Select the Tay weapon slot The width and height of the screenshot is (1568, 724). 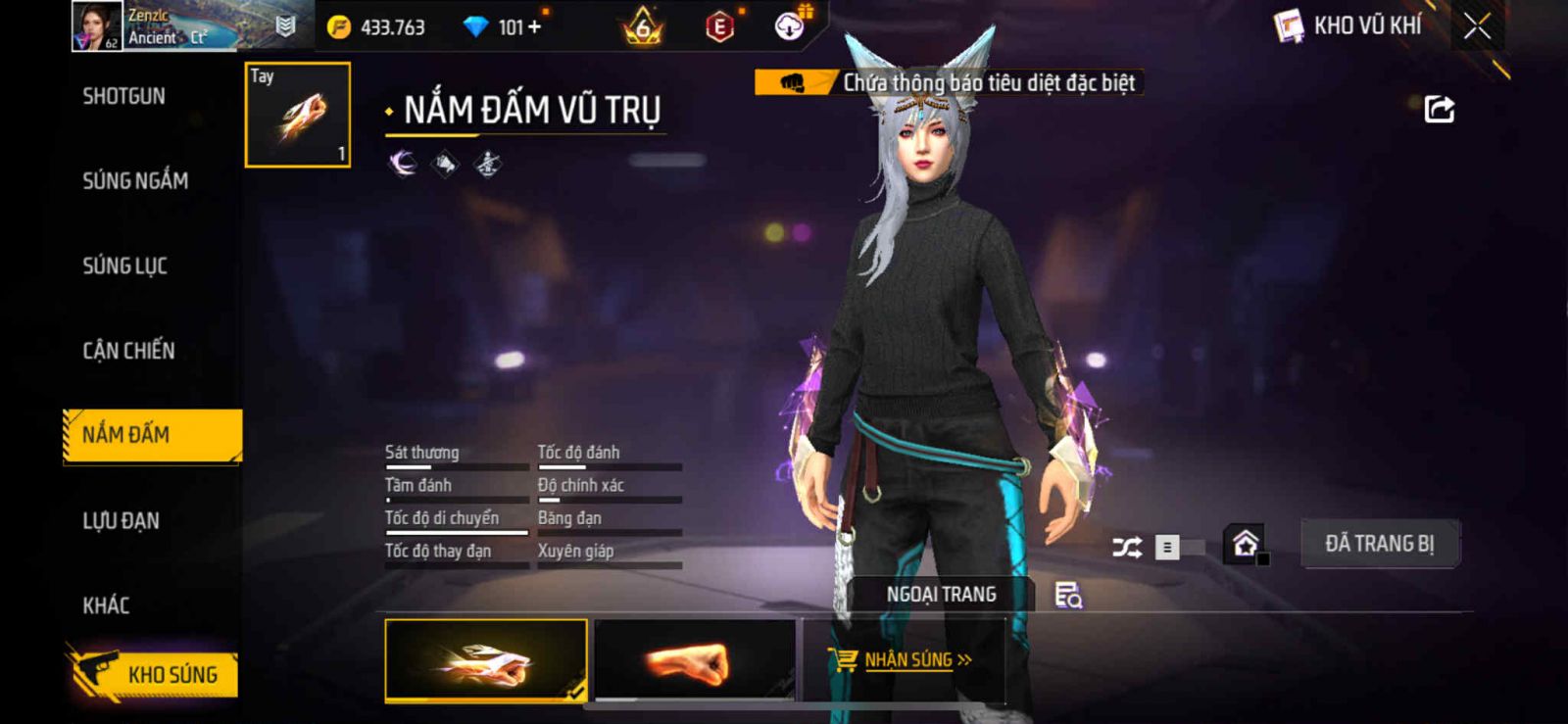click(297, 115)
